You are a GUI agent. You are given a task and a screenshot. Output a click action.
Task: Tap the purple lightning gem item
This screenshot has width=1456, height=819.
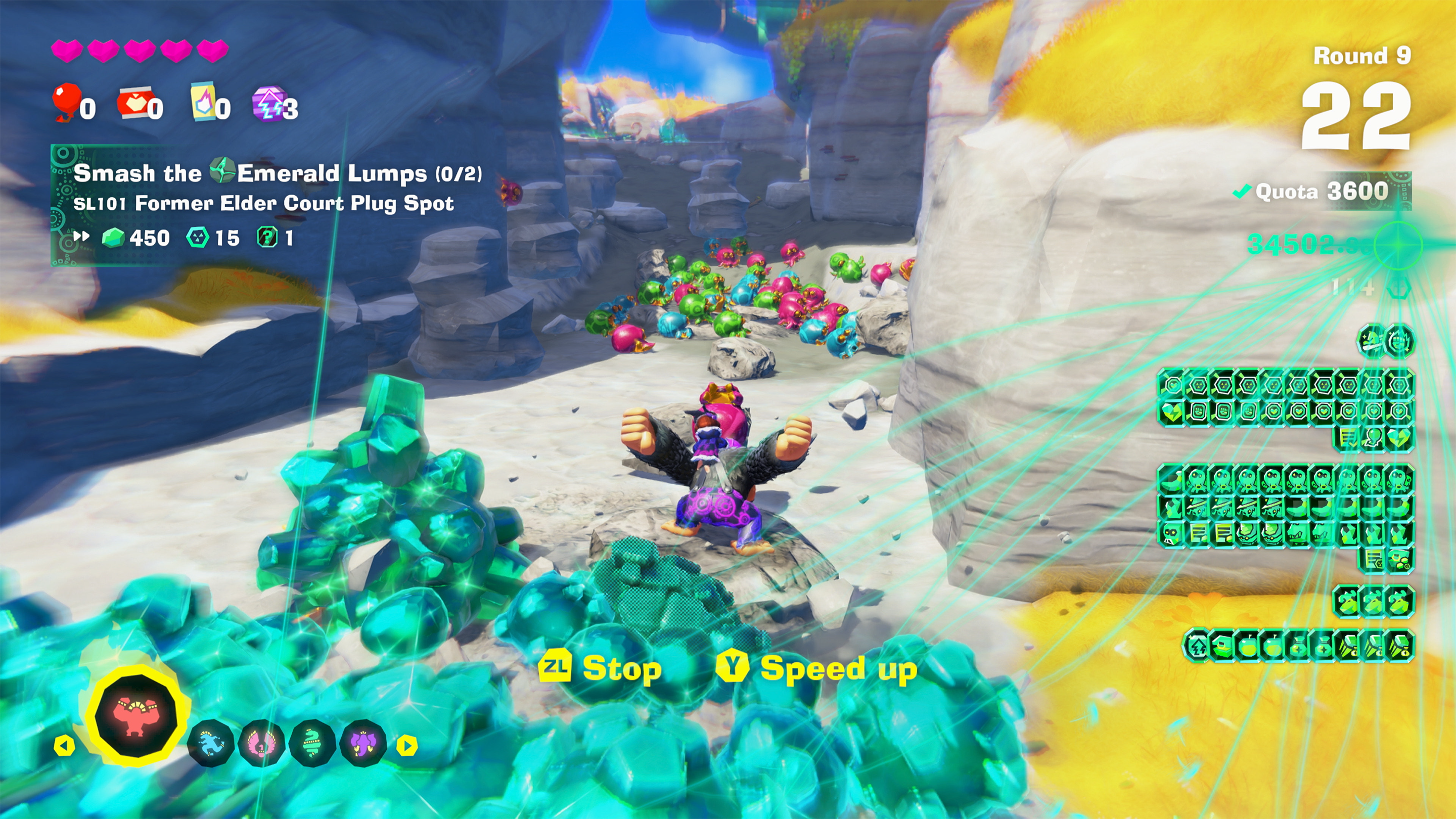click(269, 103)
